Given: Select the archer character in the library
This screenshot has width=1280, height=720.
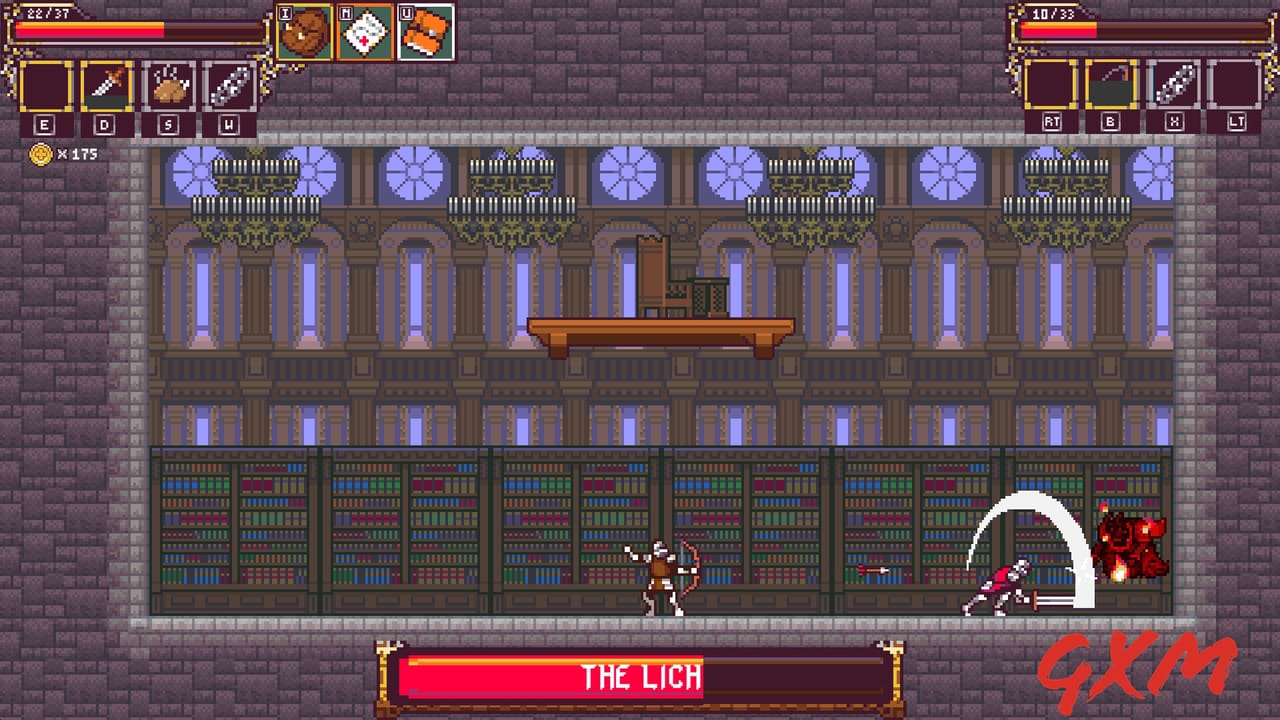Looking at the screenshot, I should 662,575.
